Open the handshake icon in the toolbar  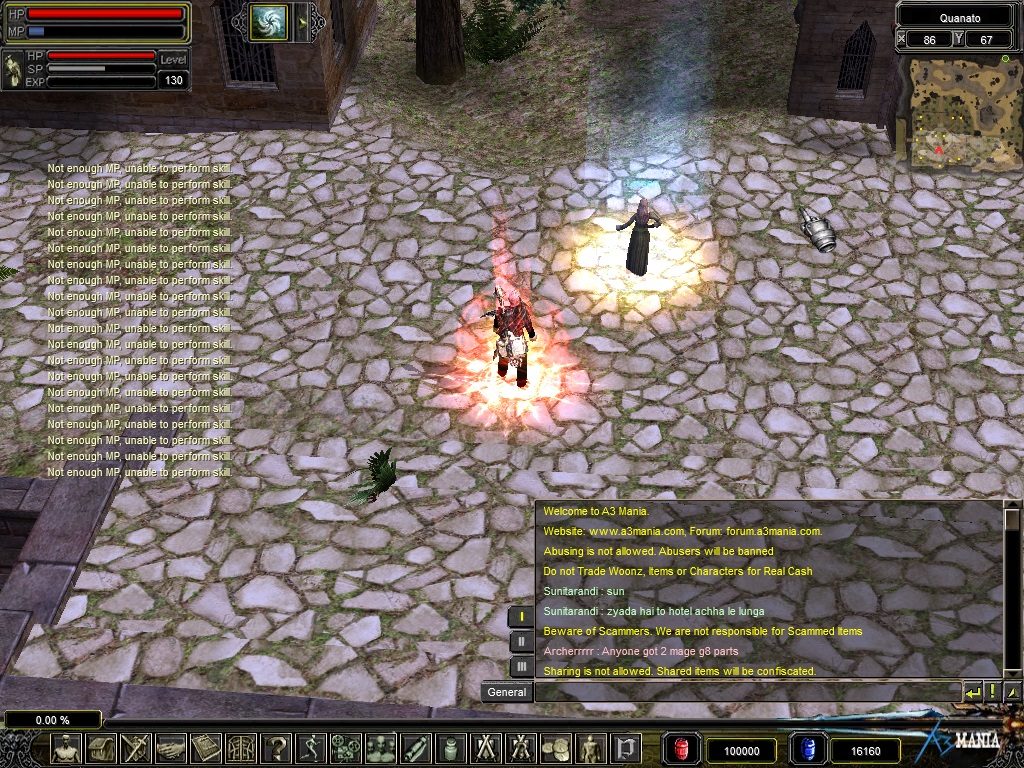pyautogui.click(x=171, y=749)
